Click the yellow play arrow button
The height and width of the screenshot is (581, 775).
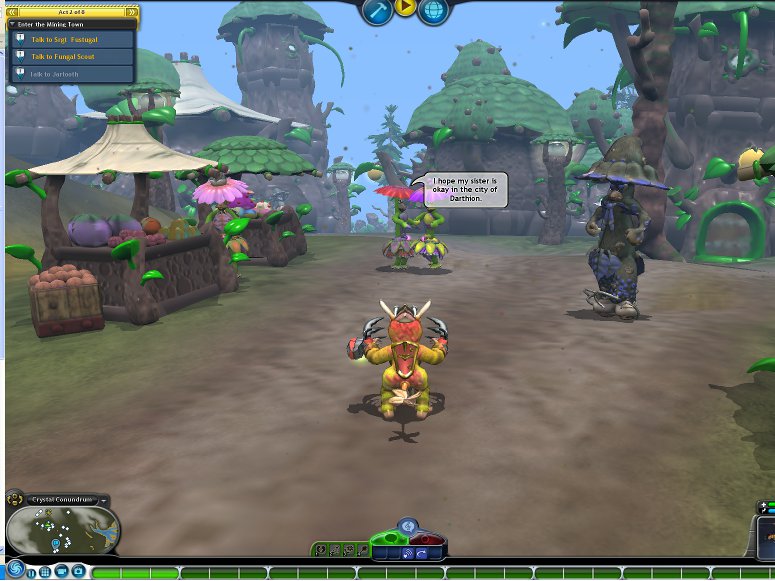point(405,8)
